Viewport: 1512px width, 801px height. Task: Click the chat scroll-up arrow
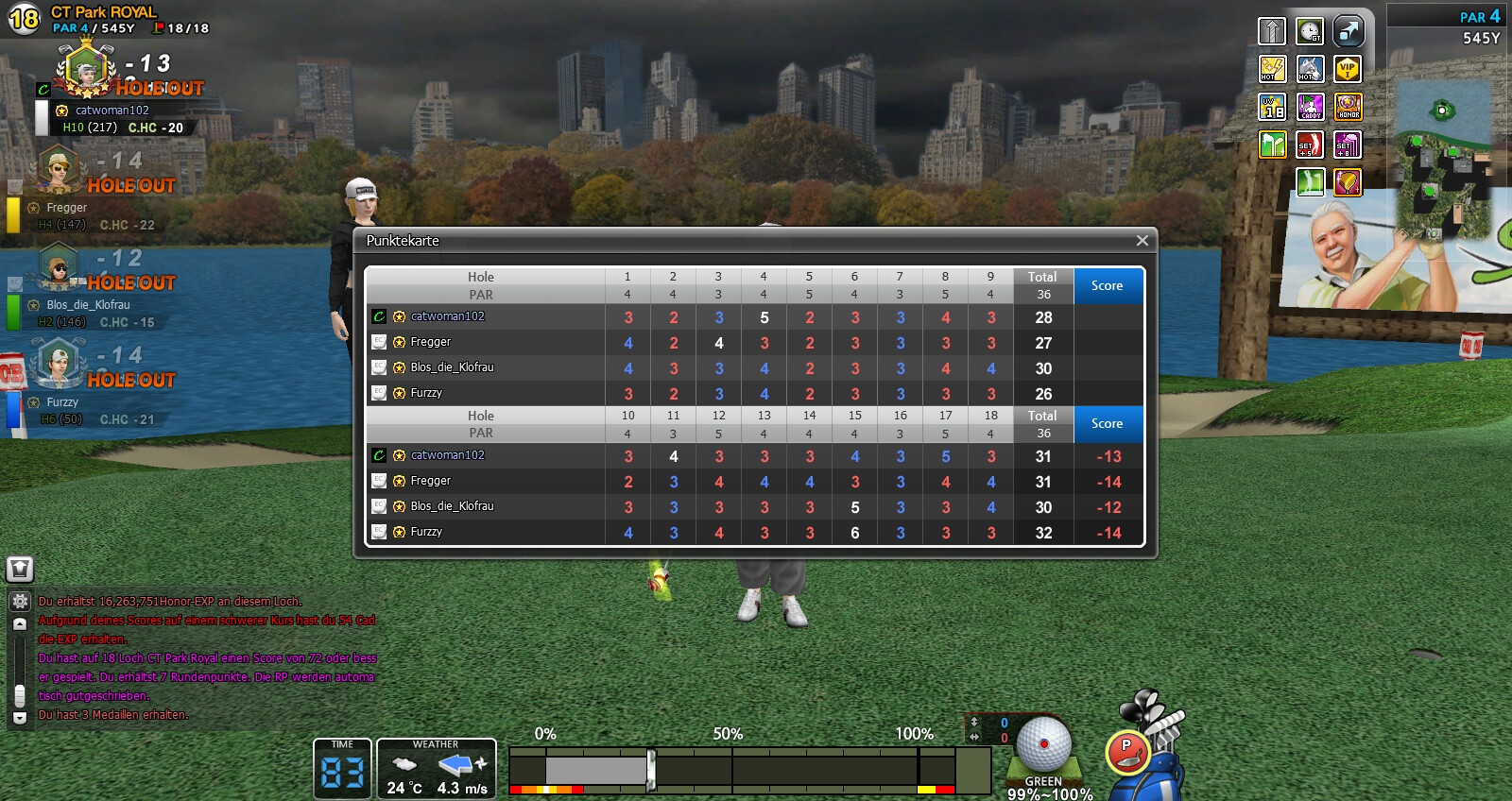(20, 624)
